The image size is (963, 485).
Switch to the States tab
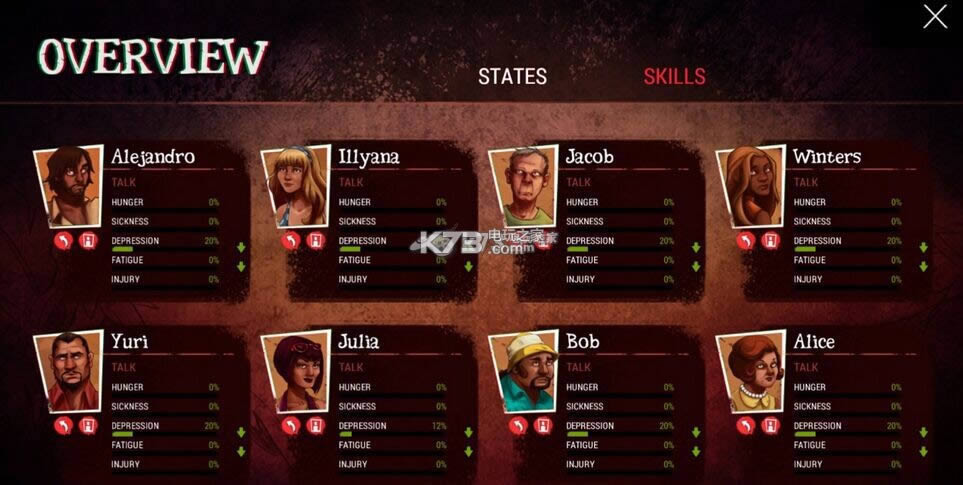point(512,77)
